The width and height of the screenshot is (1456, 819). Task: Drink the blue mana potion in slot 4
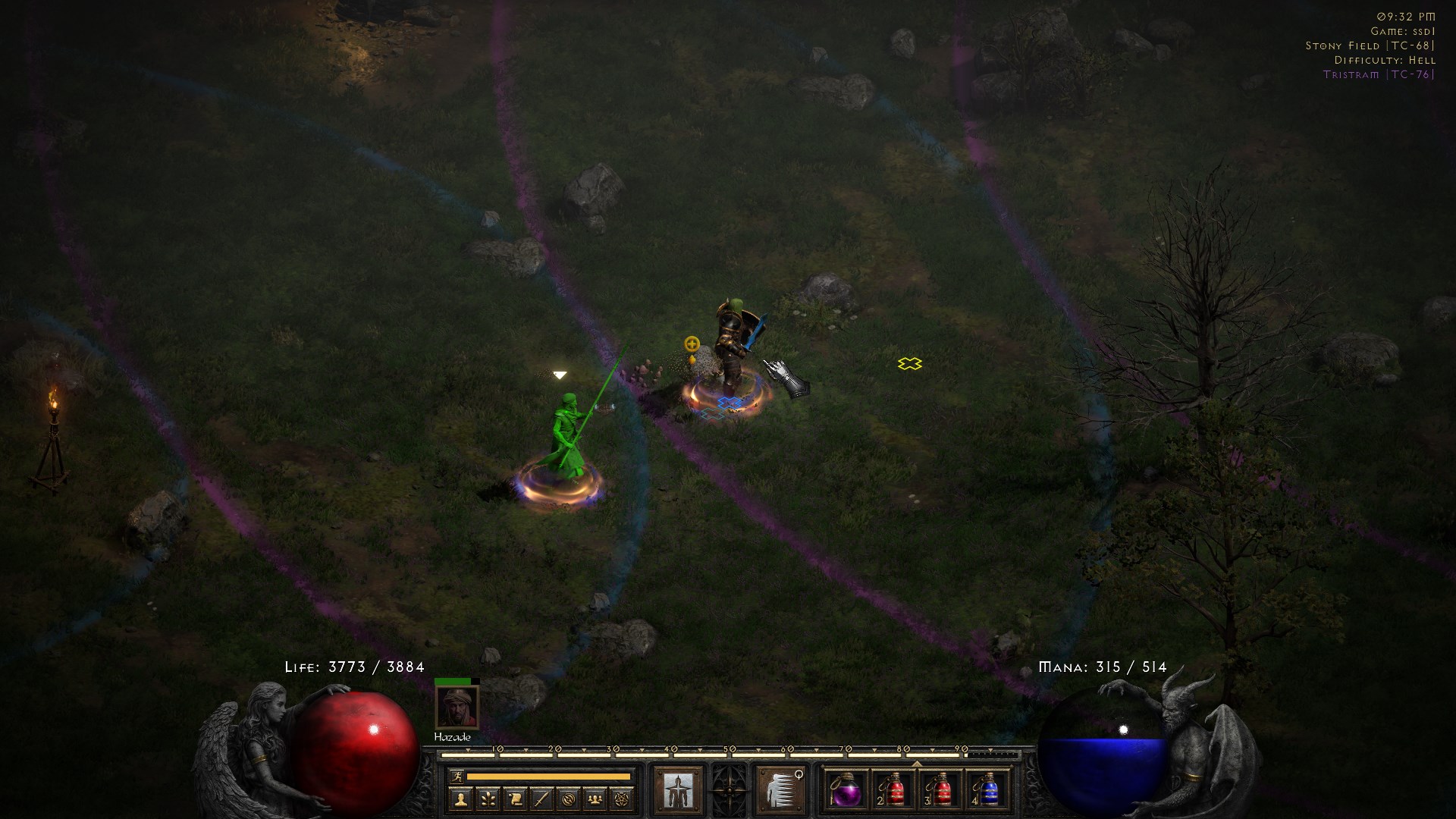(x=990, y=793)
